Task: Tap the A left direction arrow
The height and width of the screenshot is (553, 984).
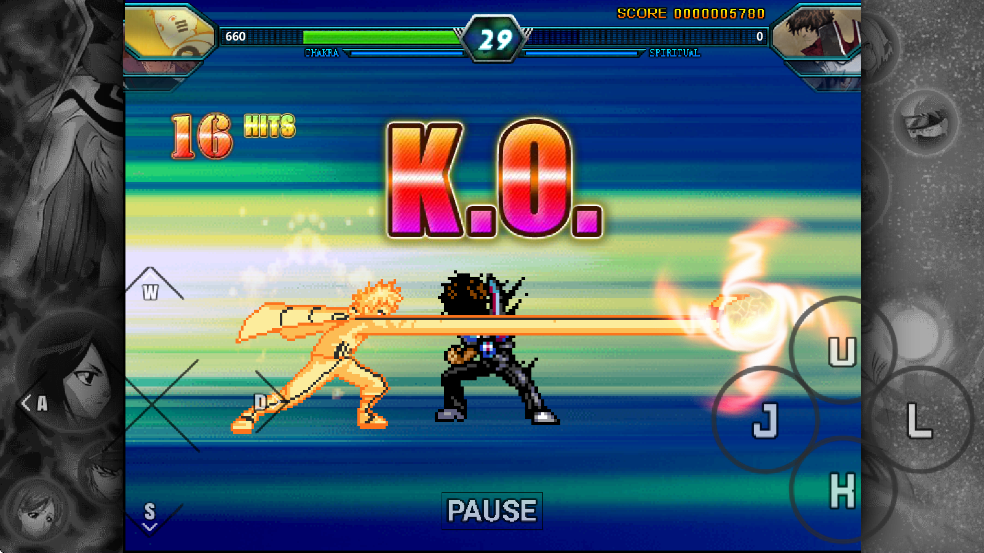Action: point(36,404)
